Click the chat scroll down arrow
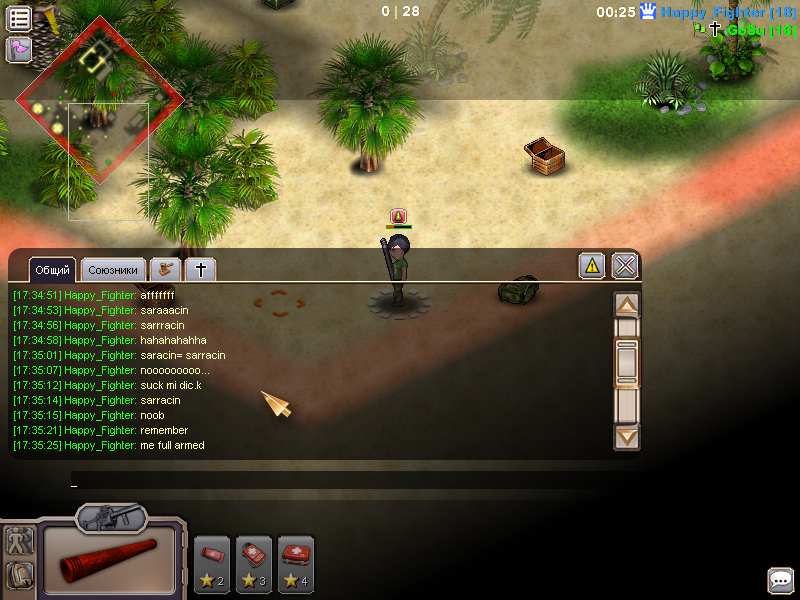Screen dimensions: 800x600 [x=627, y=436]
